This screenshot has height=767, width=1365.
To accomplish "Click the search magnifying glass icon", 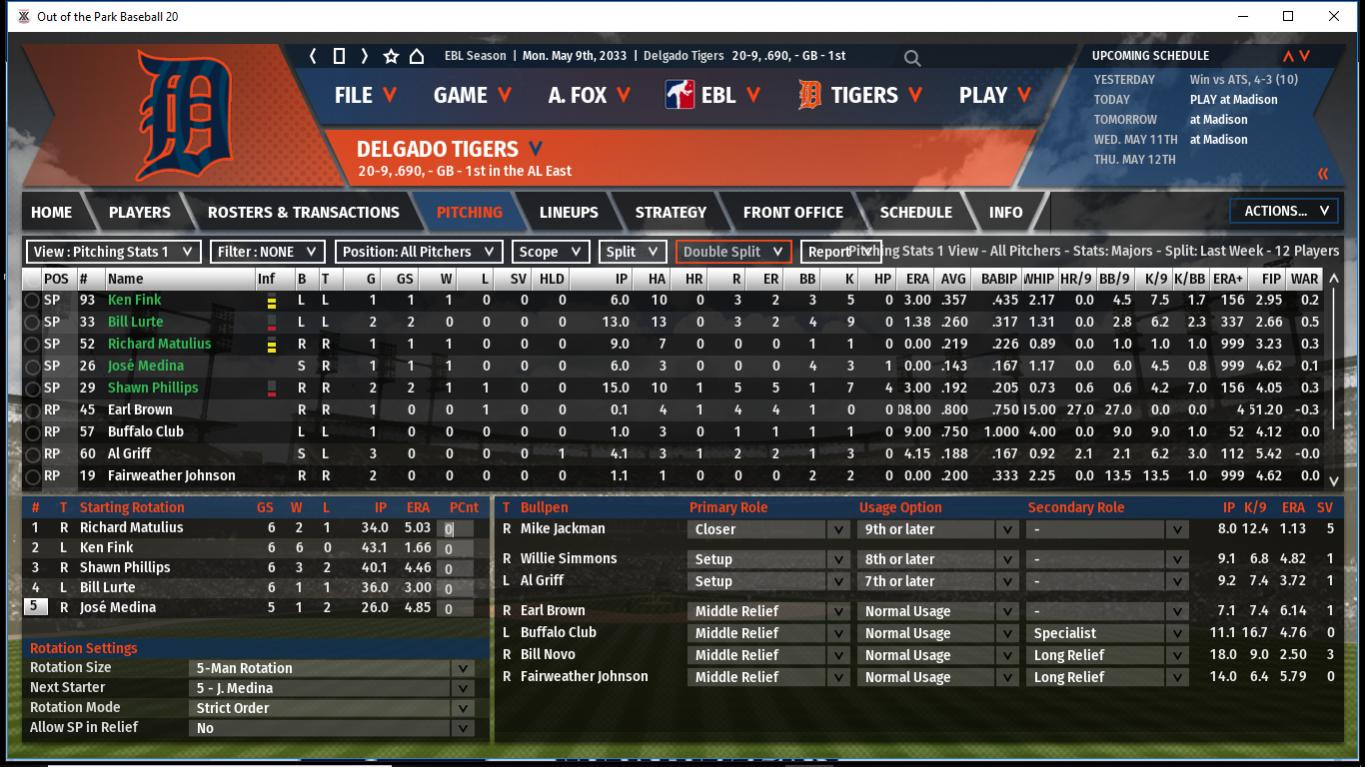I will coord(912,58).
